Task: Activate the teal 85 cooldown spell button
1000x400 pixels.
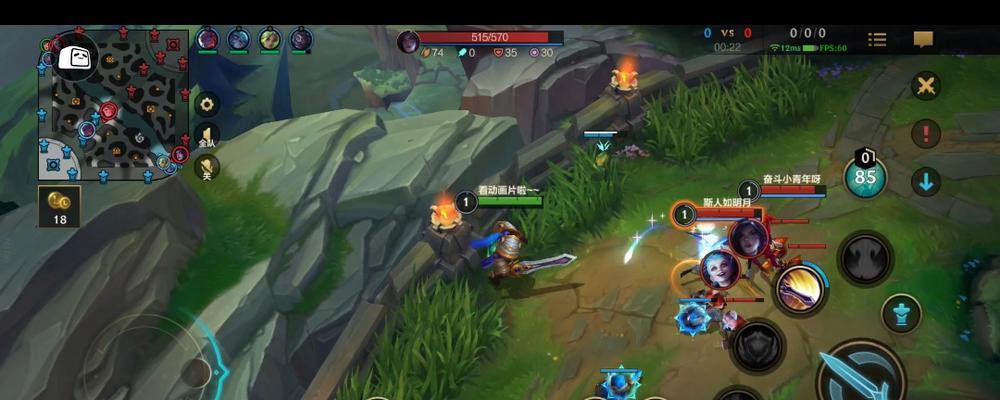Action: tap(865, 176)
